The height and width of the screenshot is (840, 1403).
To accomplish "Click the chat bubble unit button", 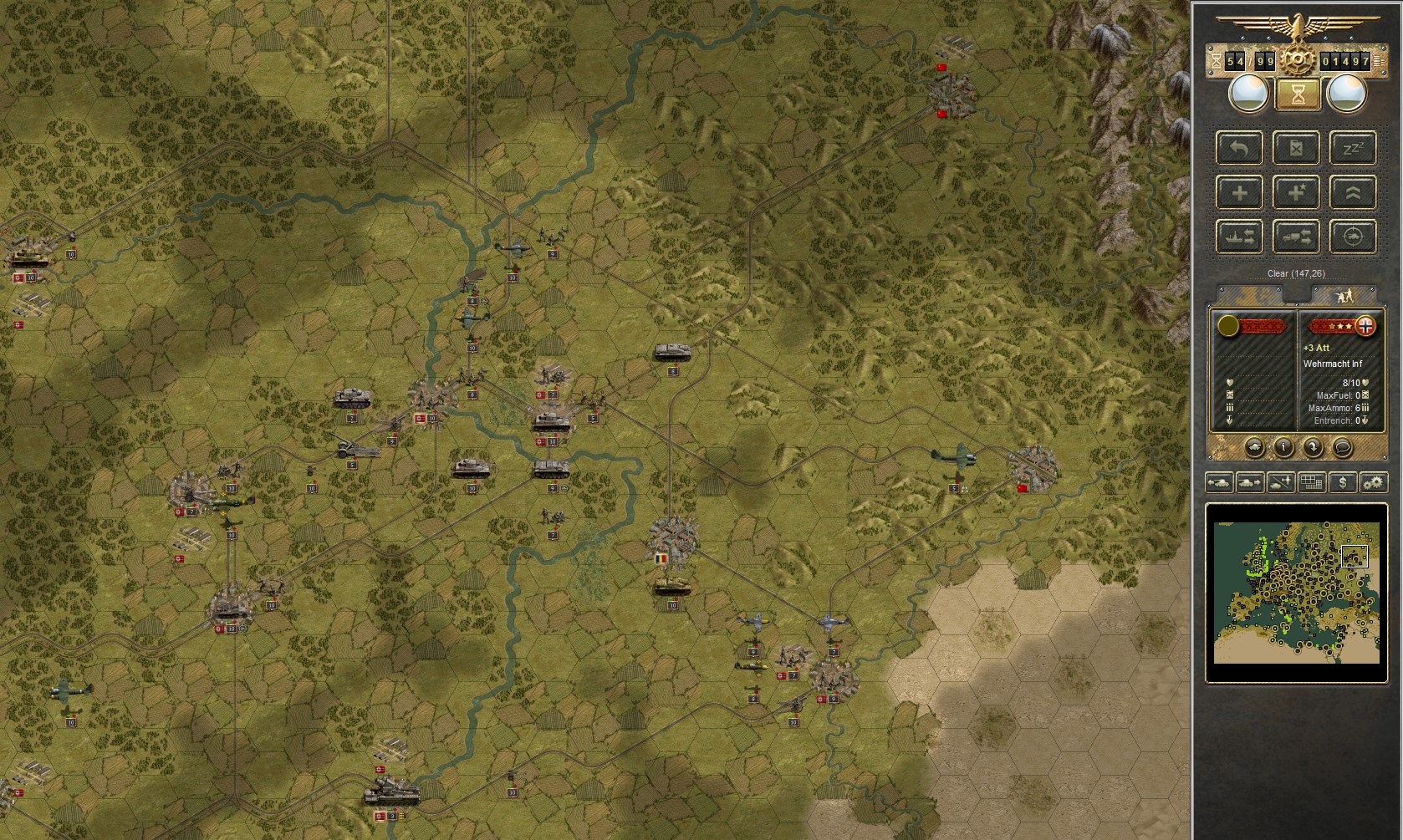I will 1341,447.
